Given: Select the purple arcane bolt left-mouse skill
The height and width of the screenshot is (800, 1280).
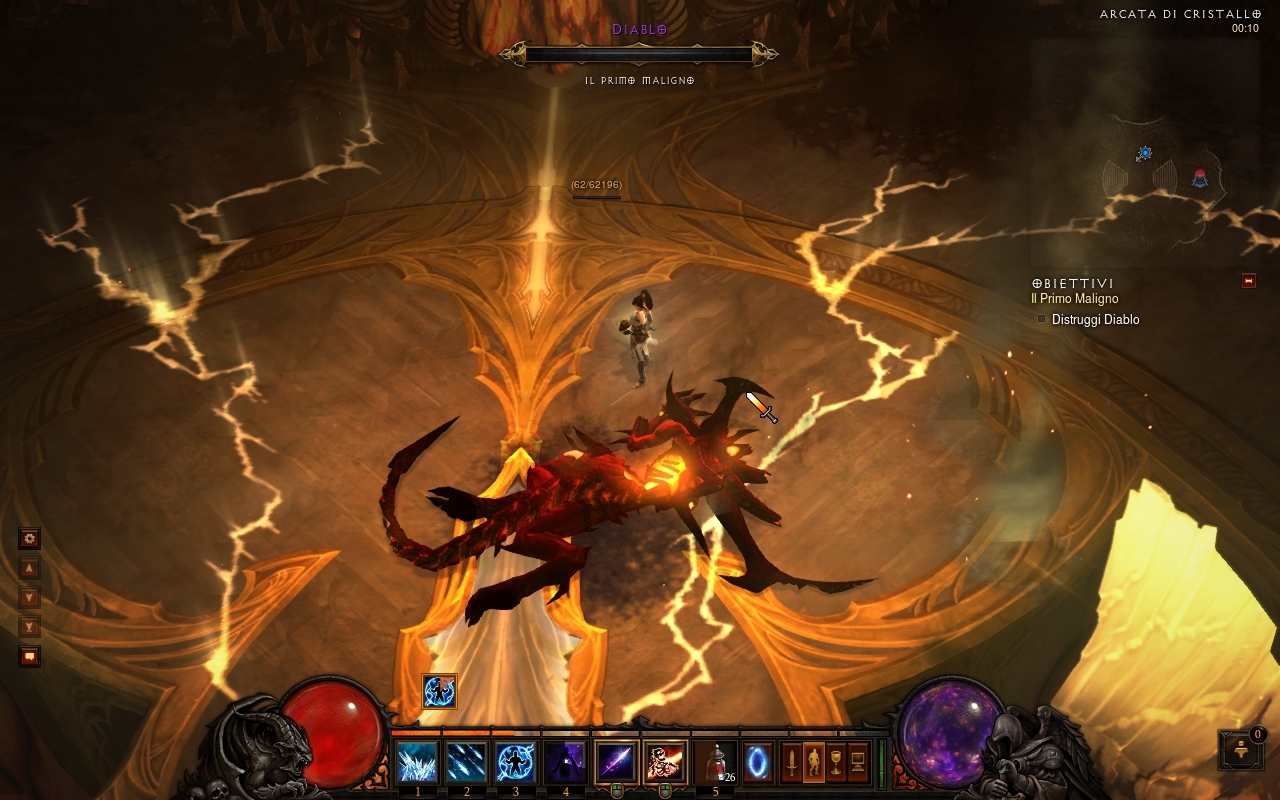Looking at the screenshot, I should 615,763.
